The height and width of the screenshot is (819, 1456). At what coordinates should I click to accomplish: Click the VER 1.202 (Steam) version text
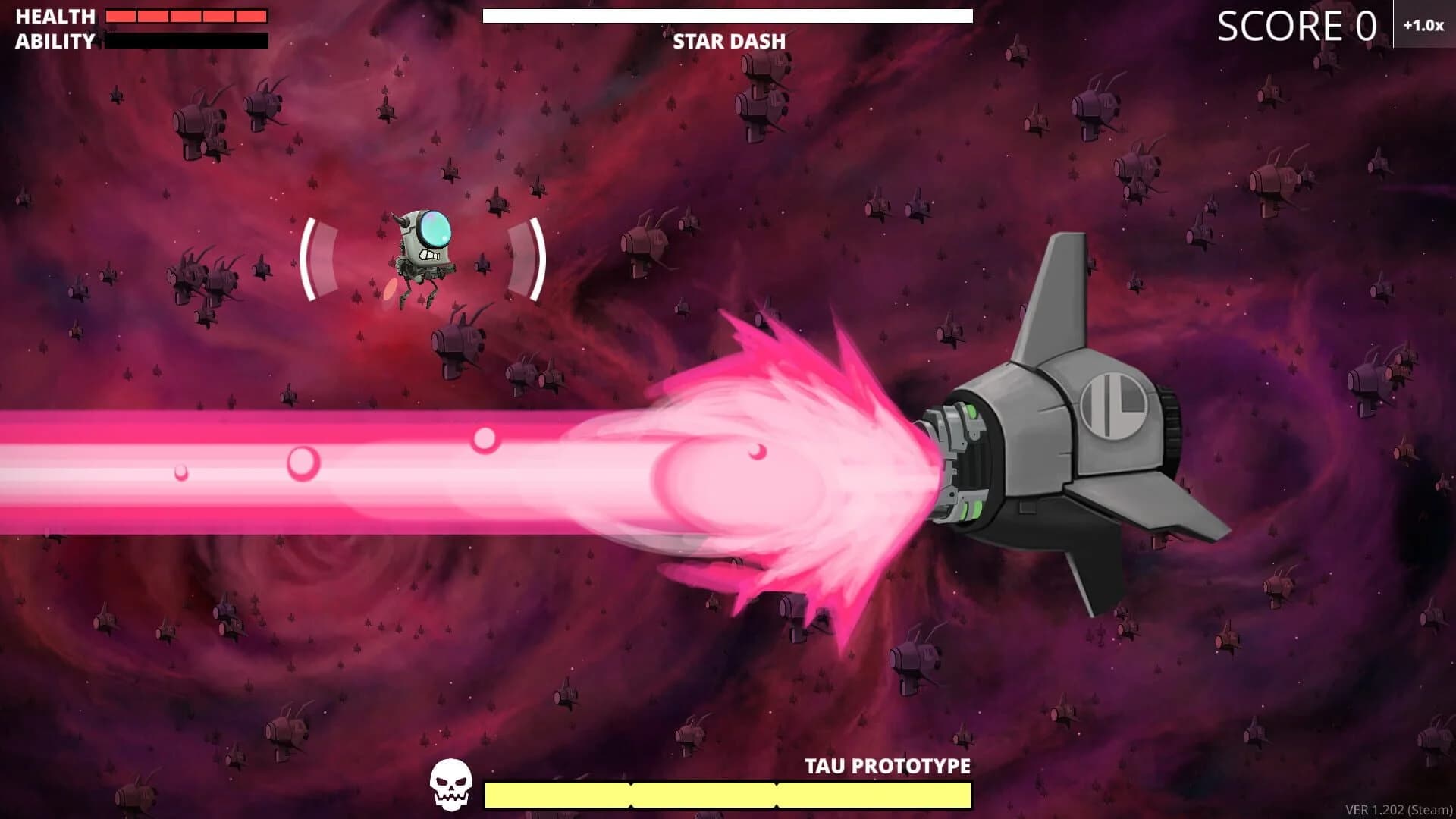tap(1398, 809)
